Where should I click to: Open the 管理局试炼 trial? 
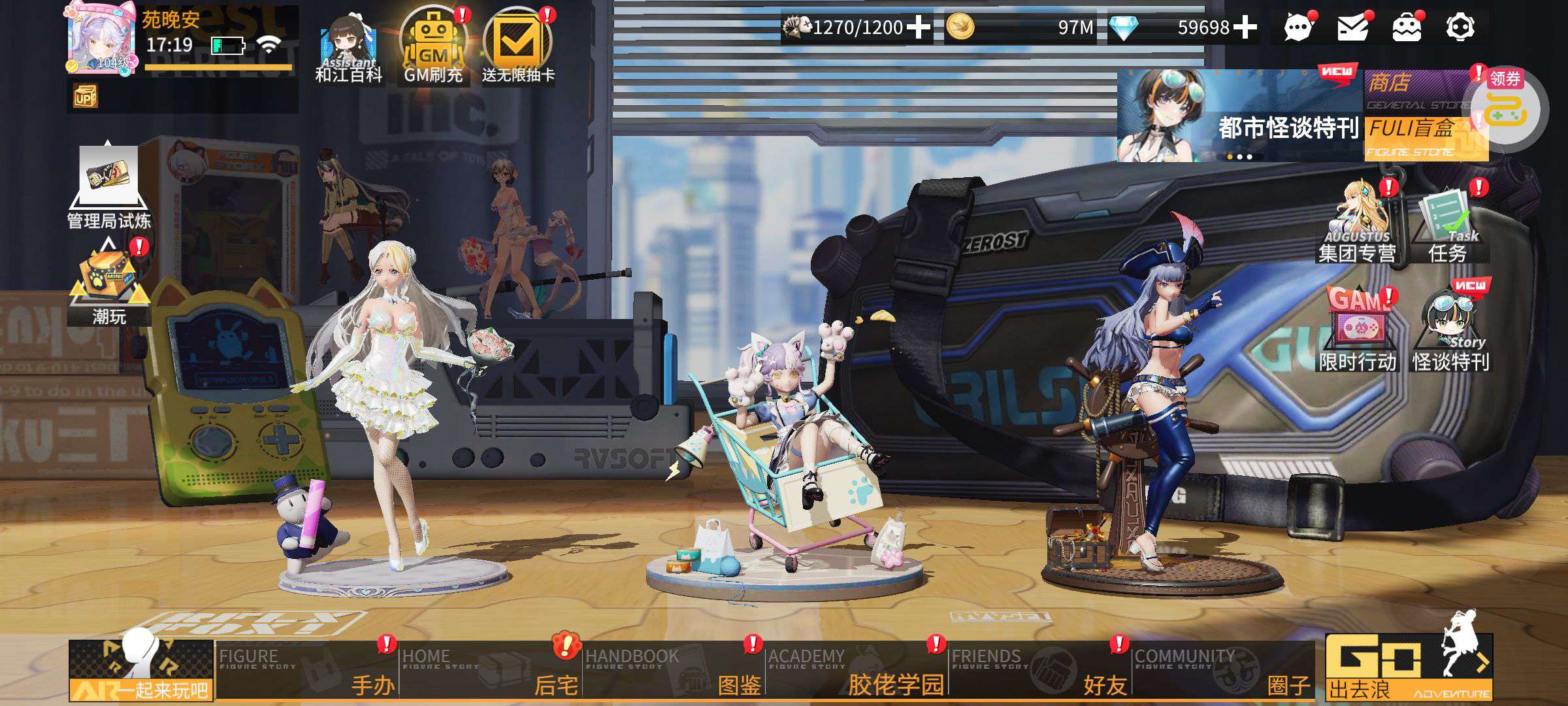(x=108, y=186)
